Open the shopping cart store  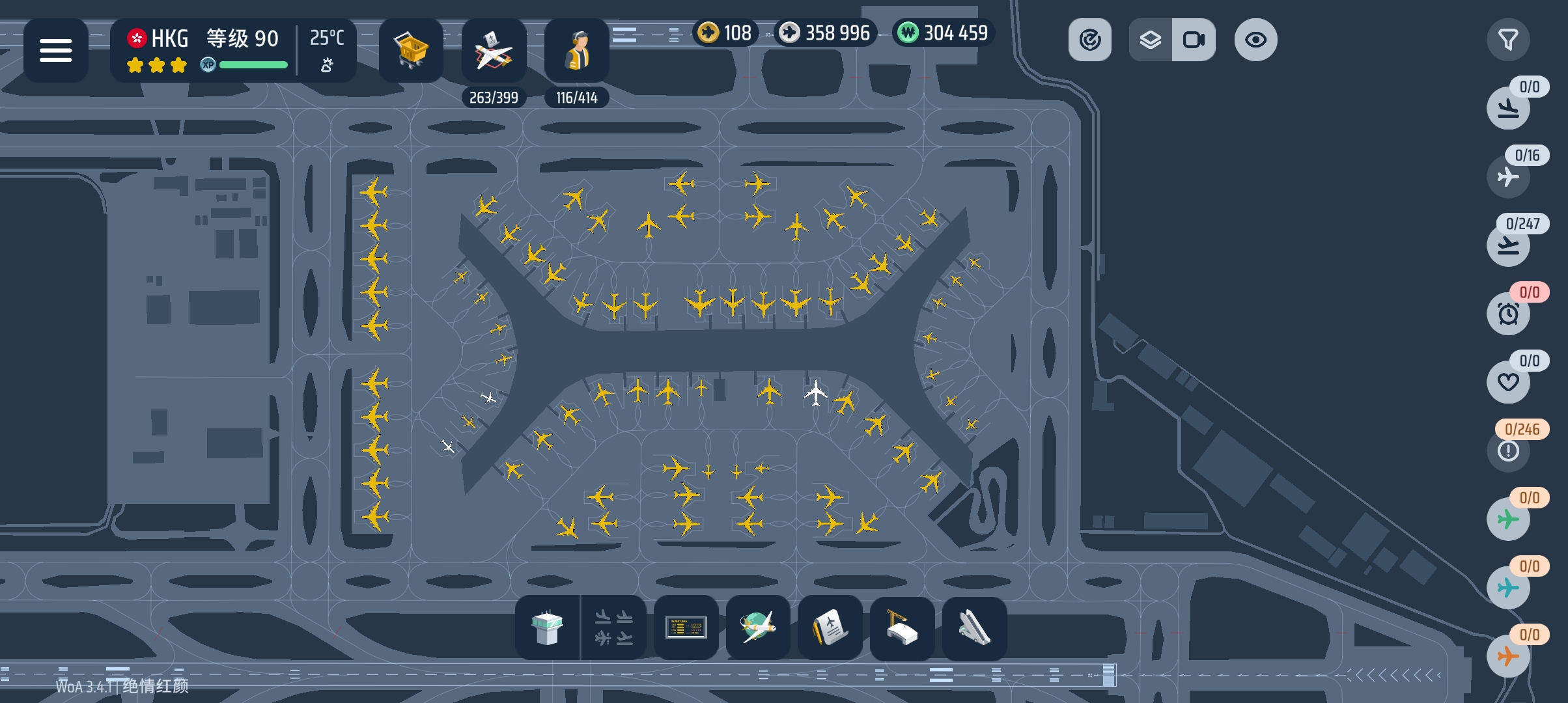click(x=411, y=50)
